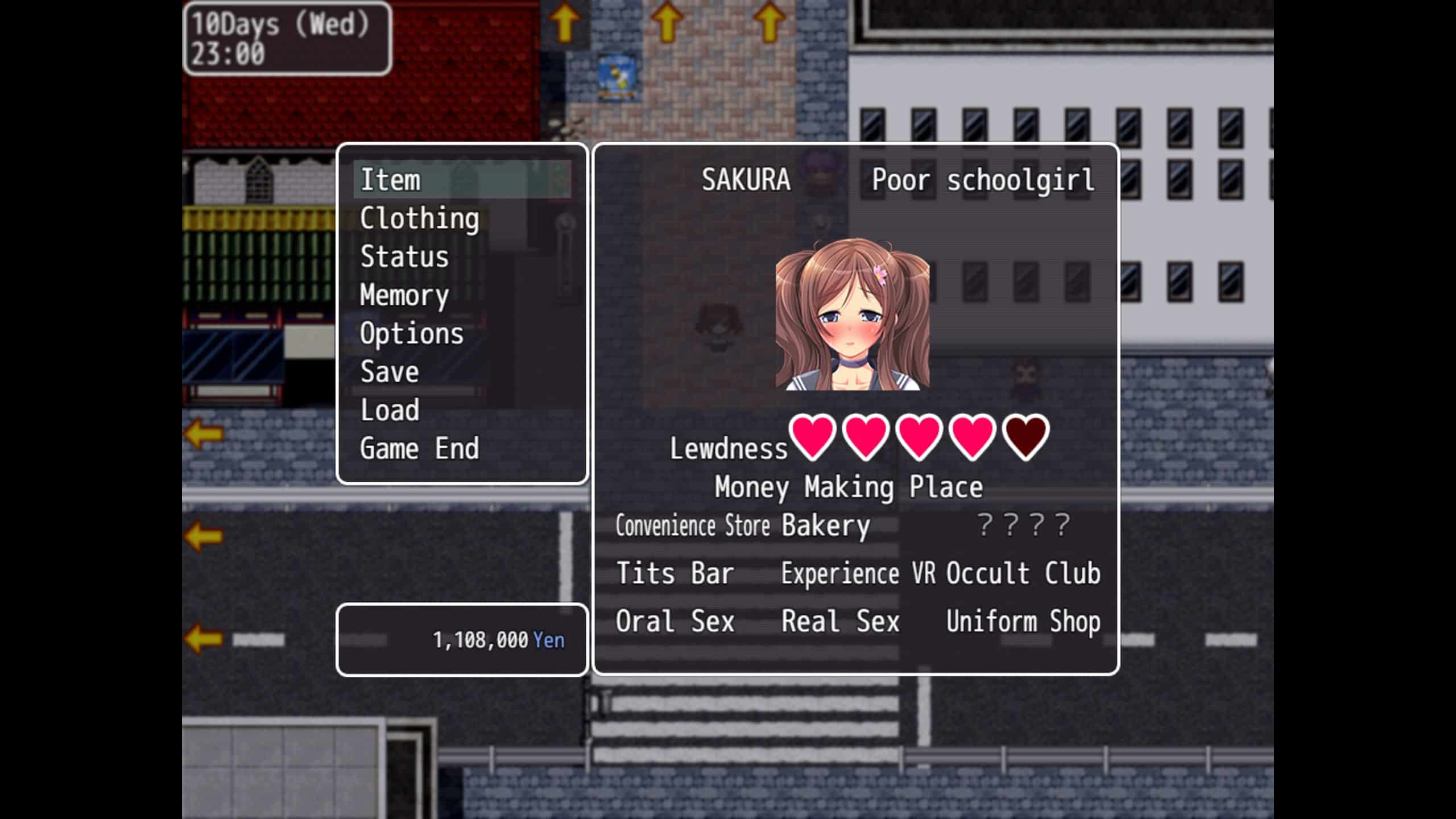This screenshot has width=1456, height=819.
Task: Select Sakura's character portrait
Action: tap(852, 315)
